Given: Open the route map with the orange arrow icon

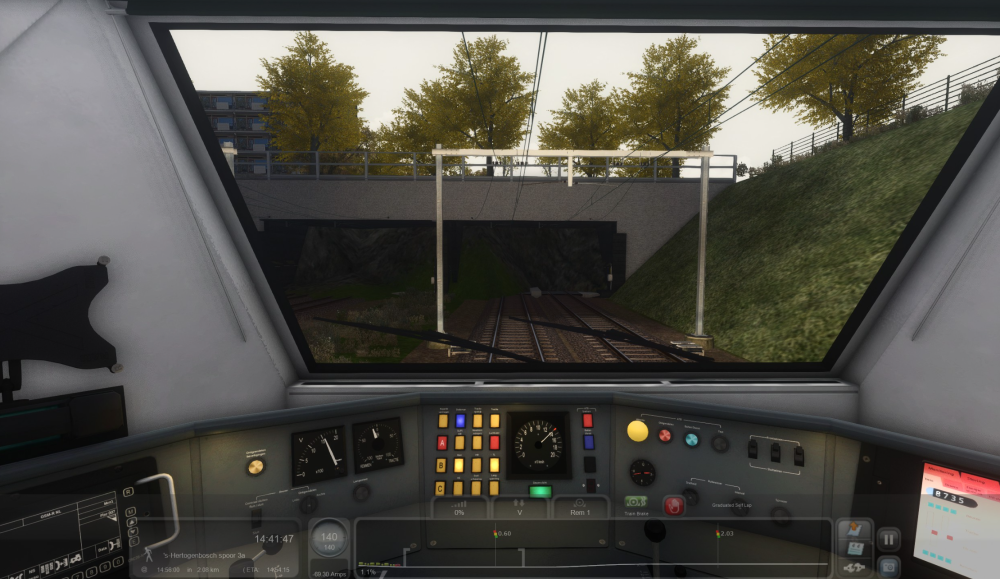Looking at the screenshot, I should [x=854, y=529].
